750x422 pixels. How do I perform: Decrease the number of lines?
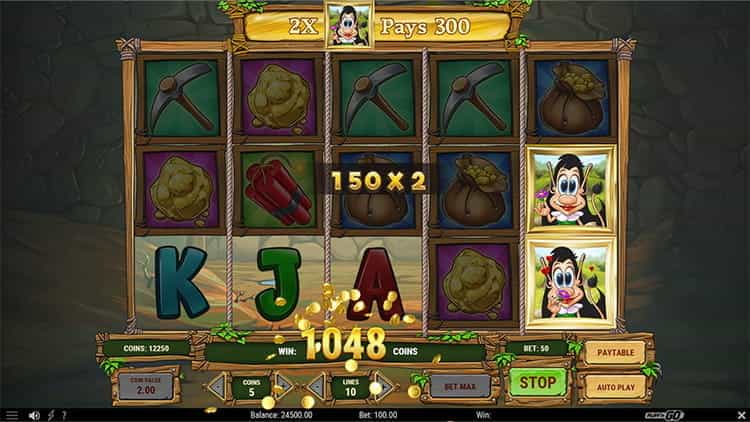pyautogui.click(x=316, y=385)
